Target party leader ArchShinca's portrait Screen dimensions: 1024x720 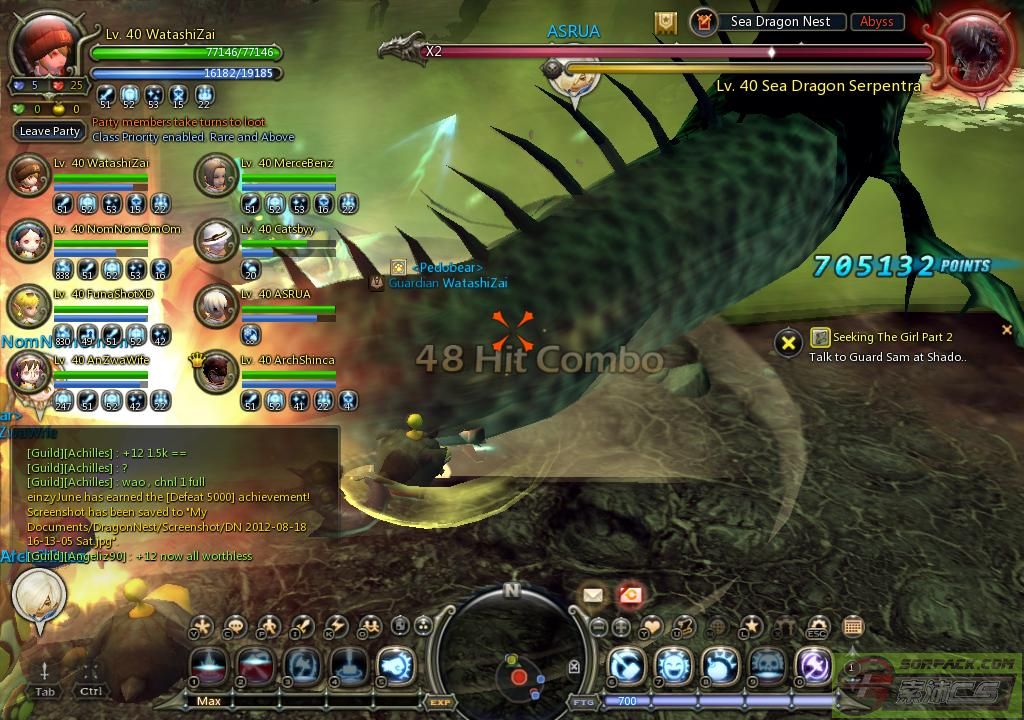215,372
